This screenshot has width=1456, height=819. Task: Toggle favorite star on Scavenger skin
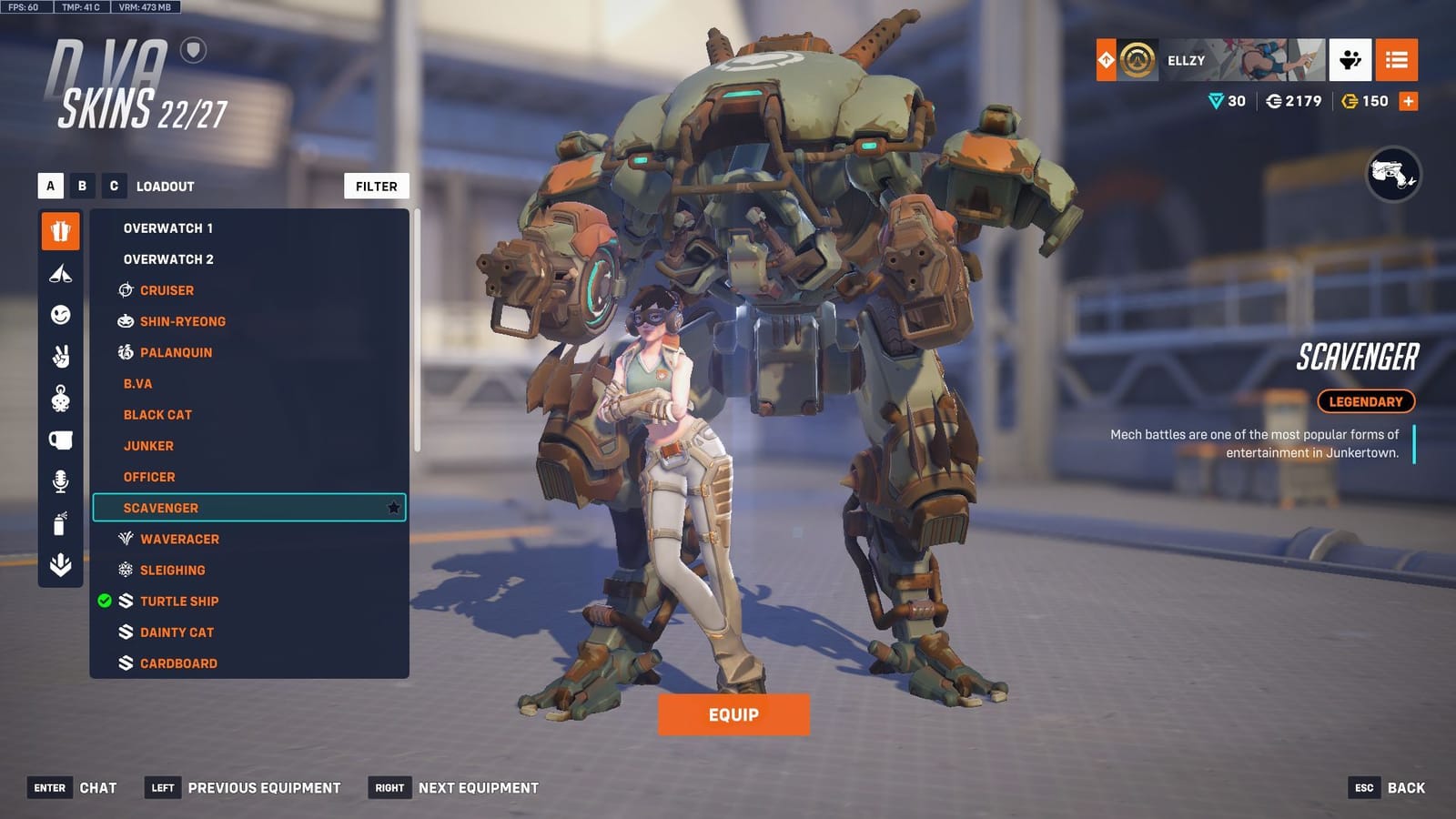(x=395, y=508)
